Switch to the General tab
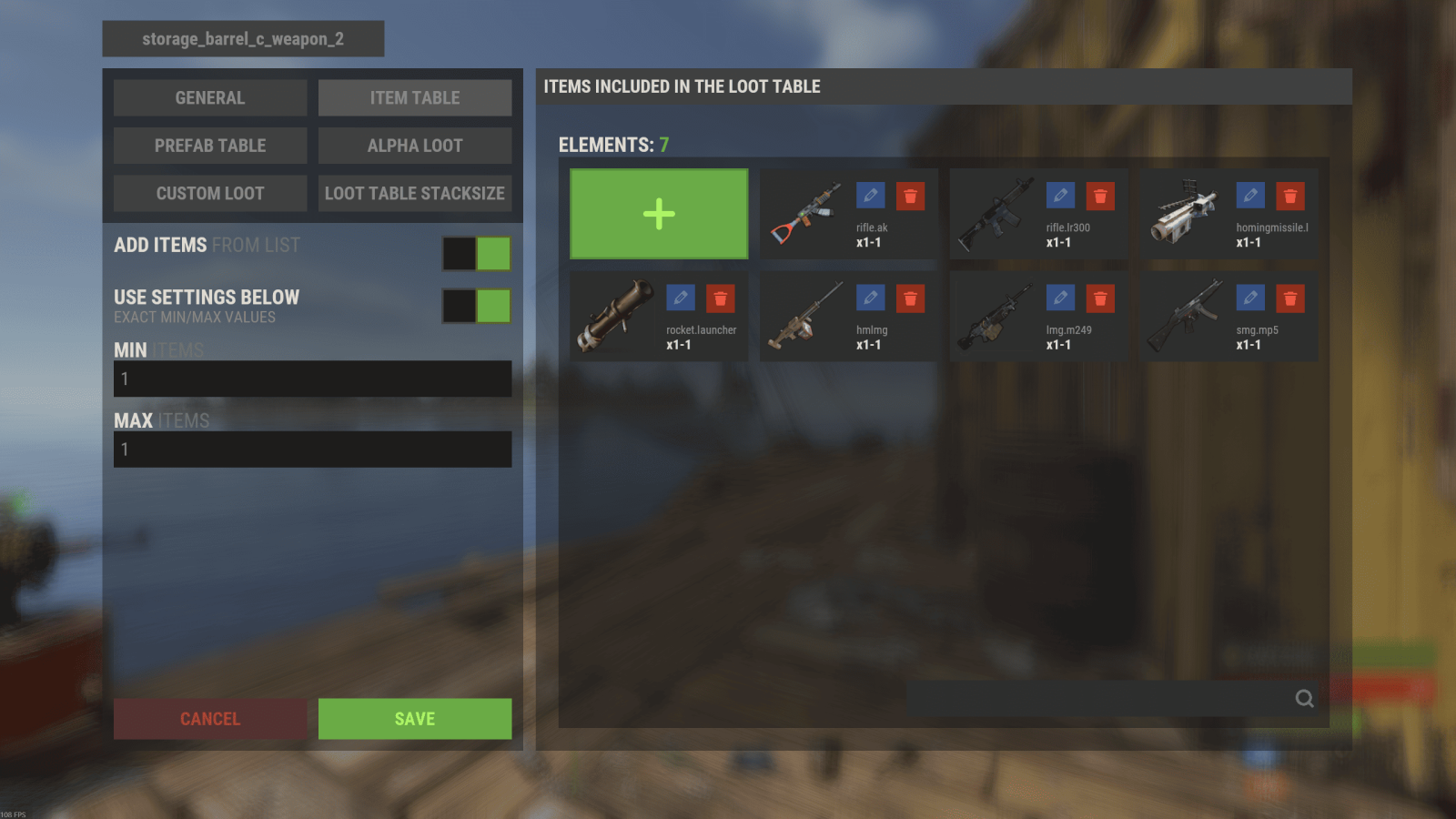Image resolution: width=1456 pixels, height=819 pixels. click(x=210, y=98)
